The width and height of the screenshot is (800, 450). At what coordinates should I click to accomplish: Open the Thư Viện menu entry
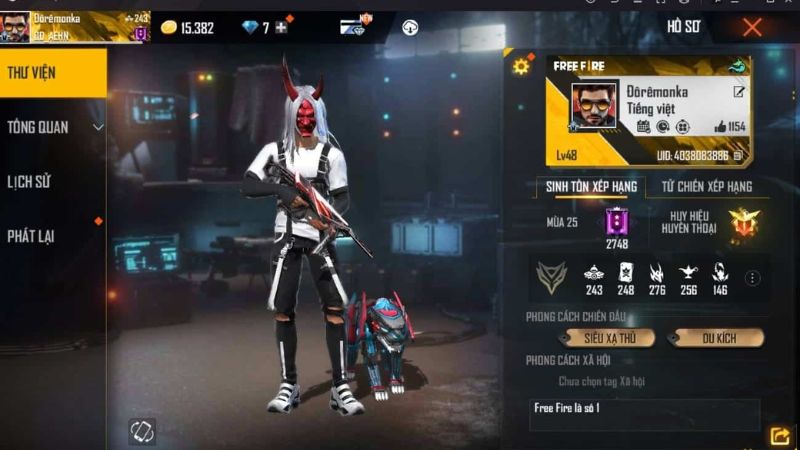[52, 73]
